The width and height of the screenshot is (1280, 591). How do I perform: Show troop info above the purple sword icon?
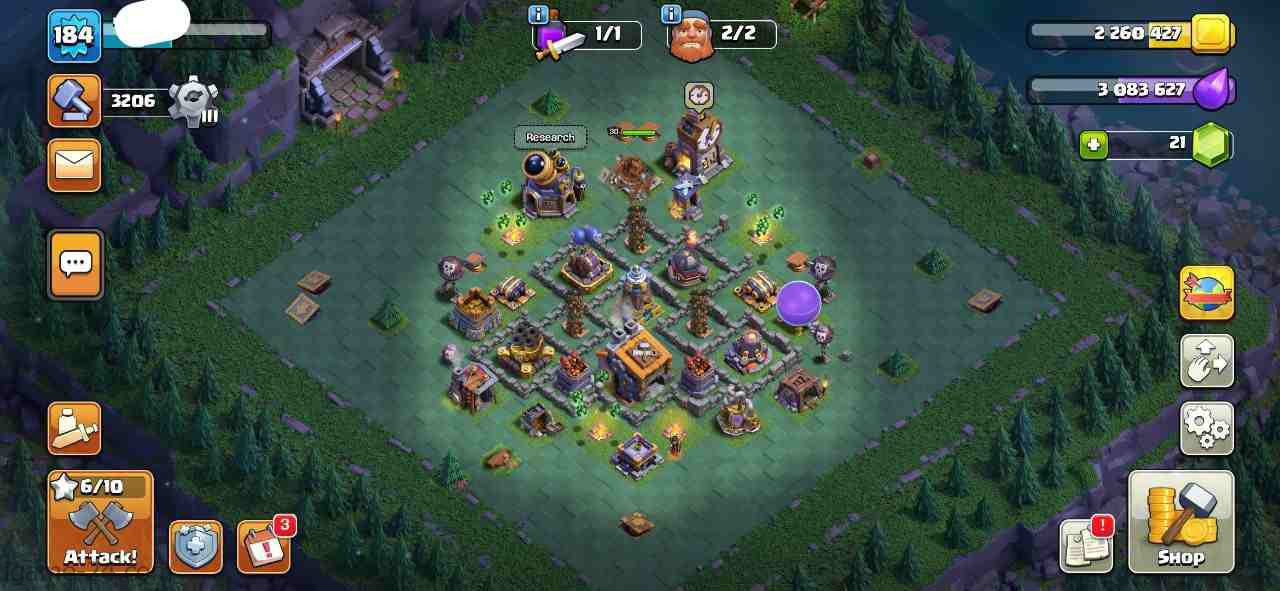pyautogui.click(x=538, y=14)
